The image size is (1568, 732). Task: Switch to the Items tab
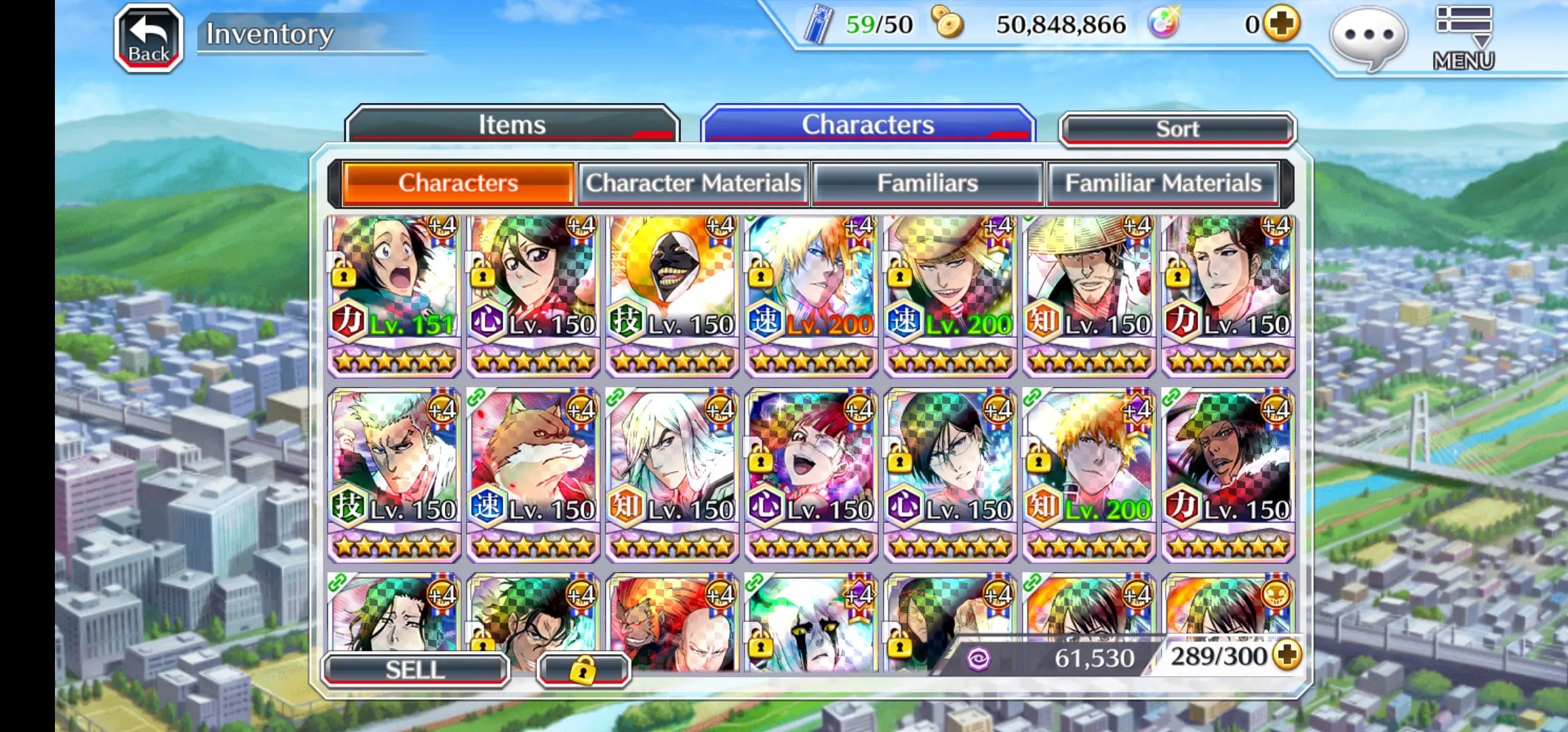click(512, 125)
